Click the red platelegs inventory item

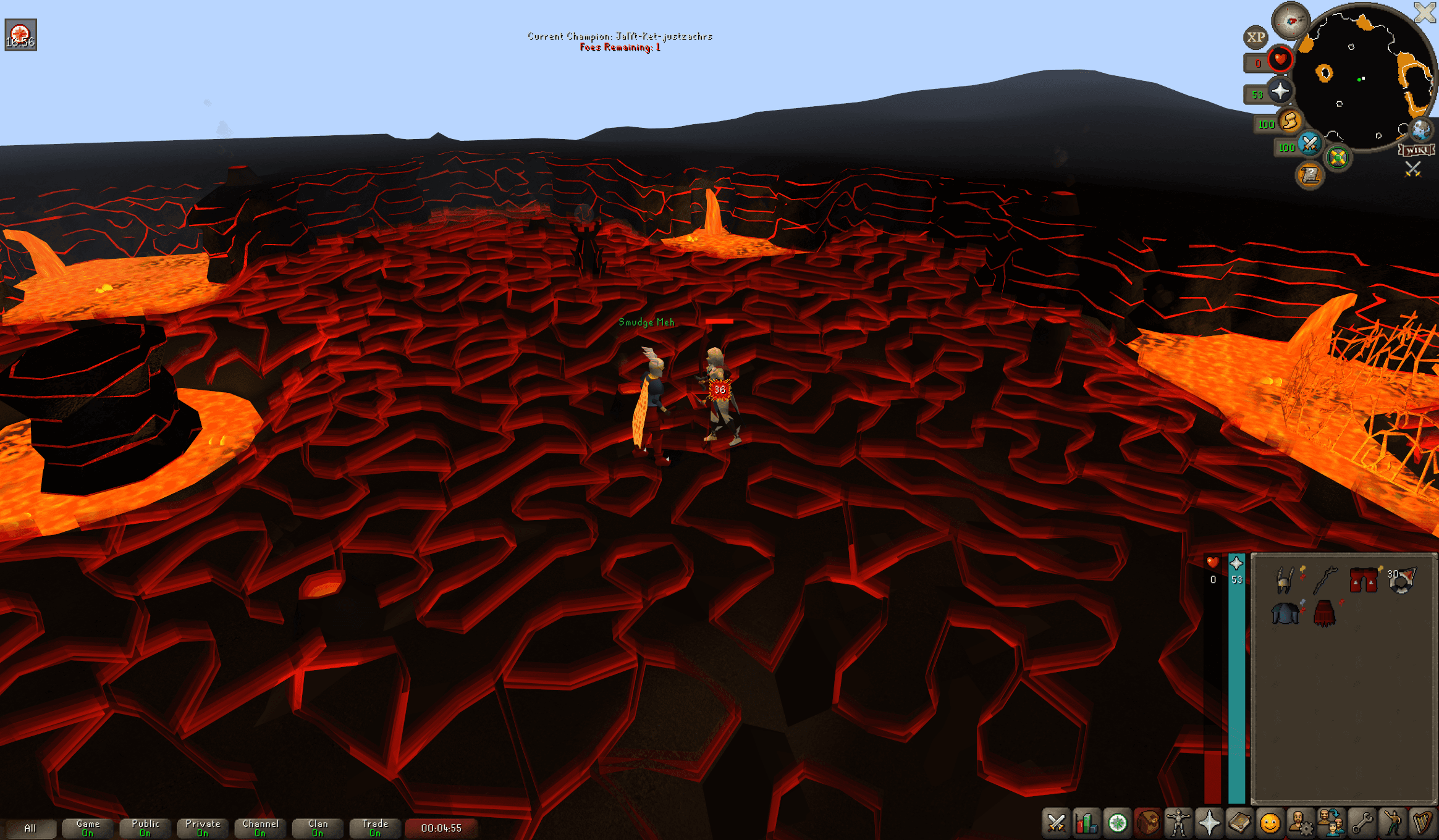tap(1363, 581)
